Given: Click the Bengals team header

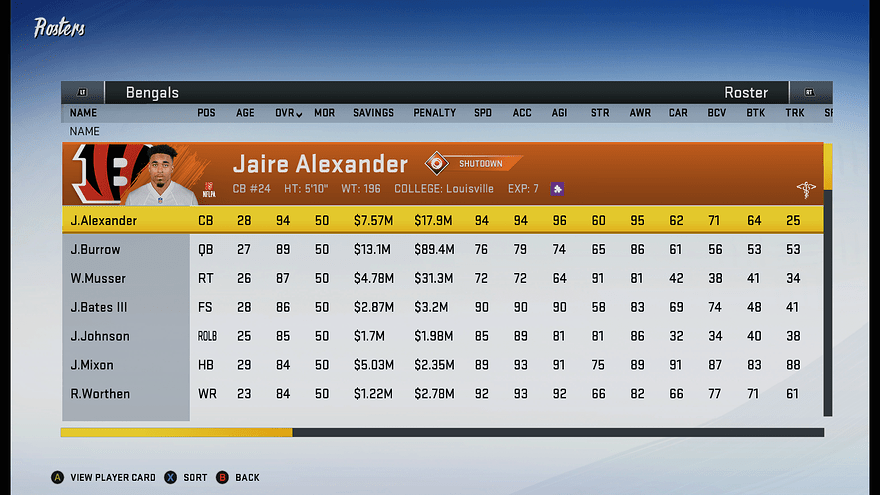Looking at the screenshot, I should point(152,93).
